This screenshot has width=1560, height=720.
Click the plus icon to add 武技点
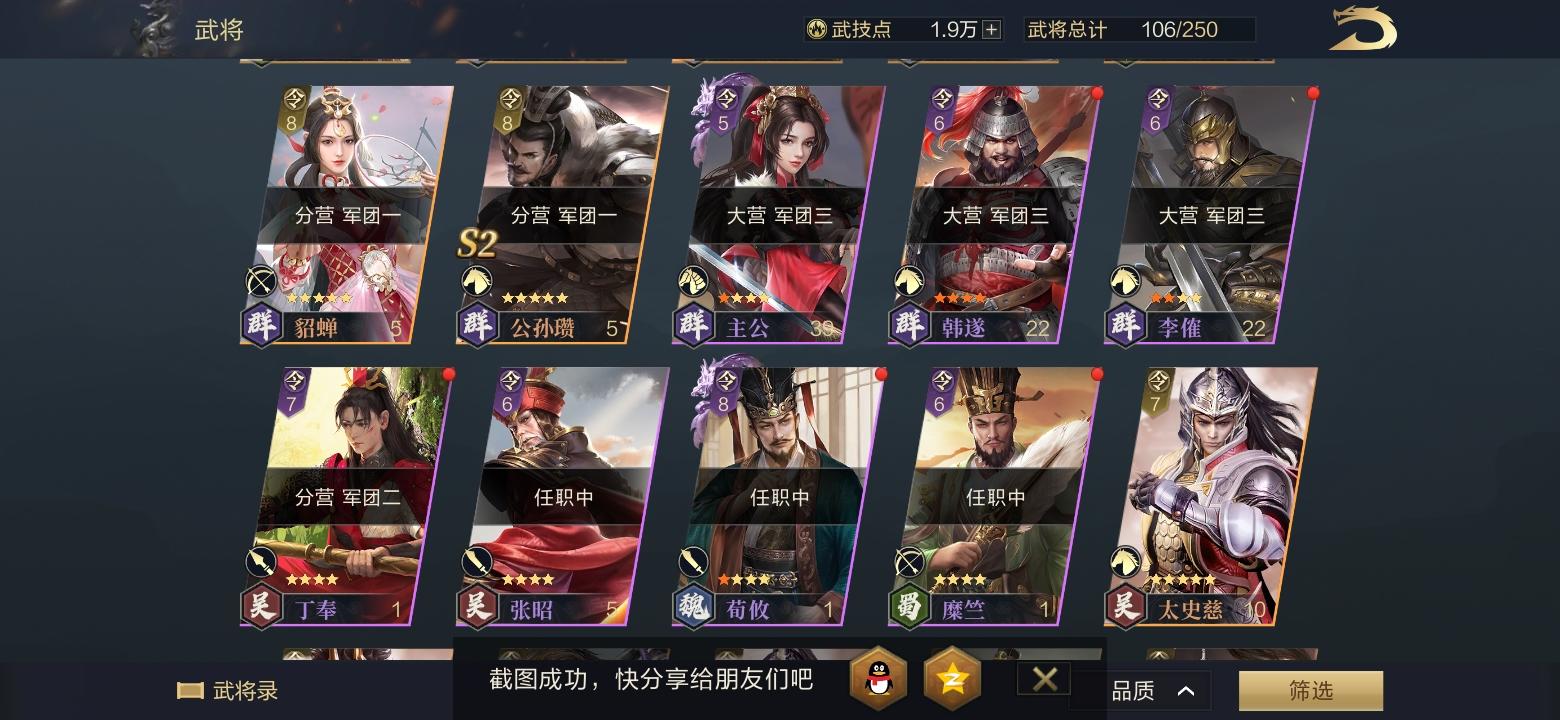pyautogui.click(x=991, y=29)
